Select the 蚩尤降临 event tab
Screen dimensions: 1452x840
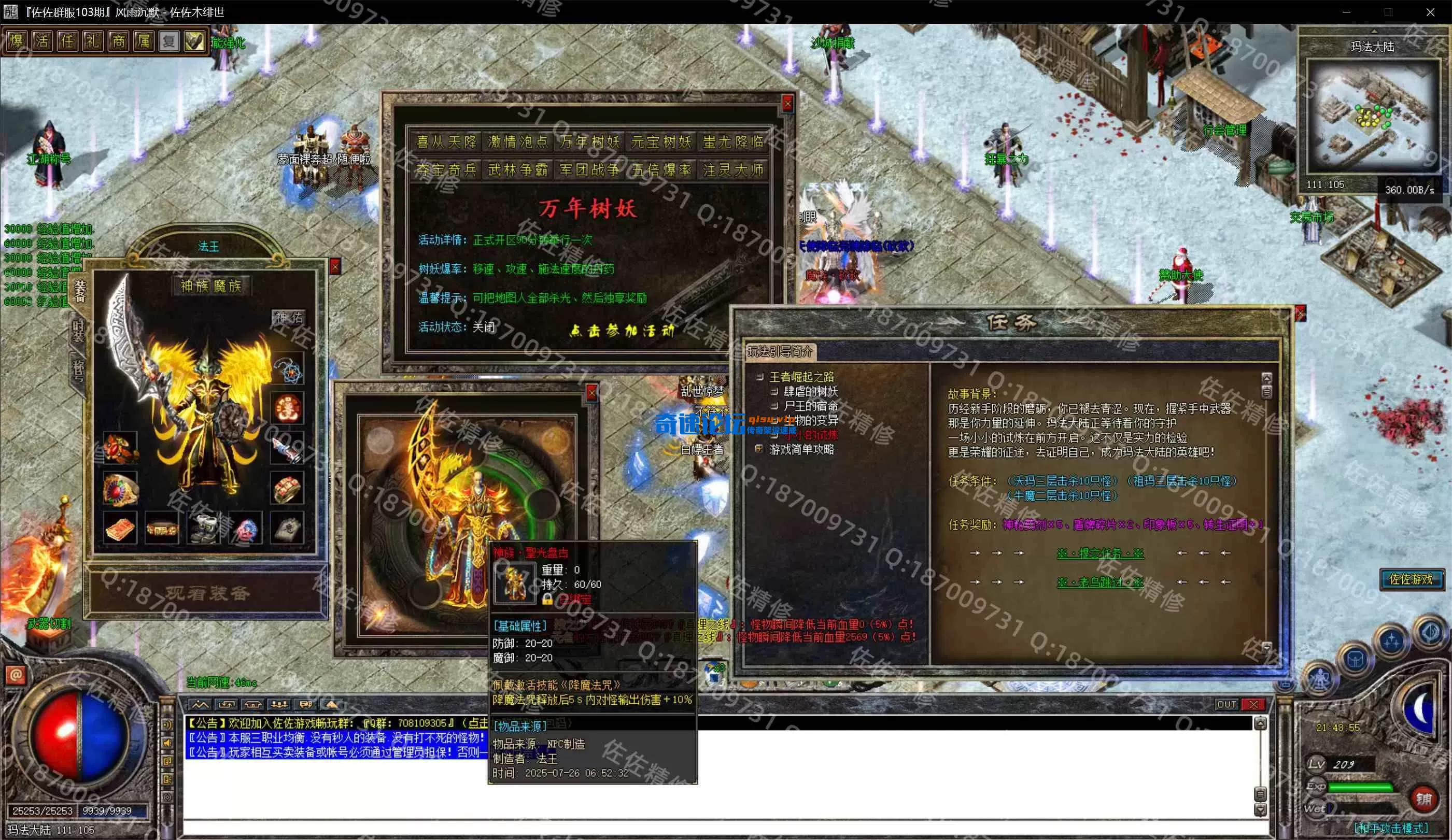(733, 142)
